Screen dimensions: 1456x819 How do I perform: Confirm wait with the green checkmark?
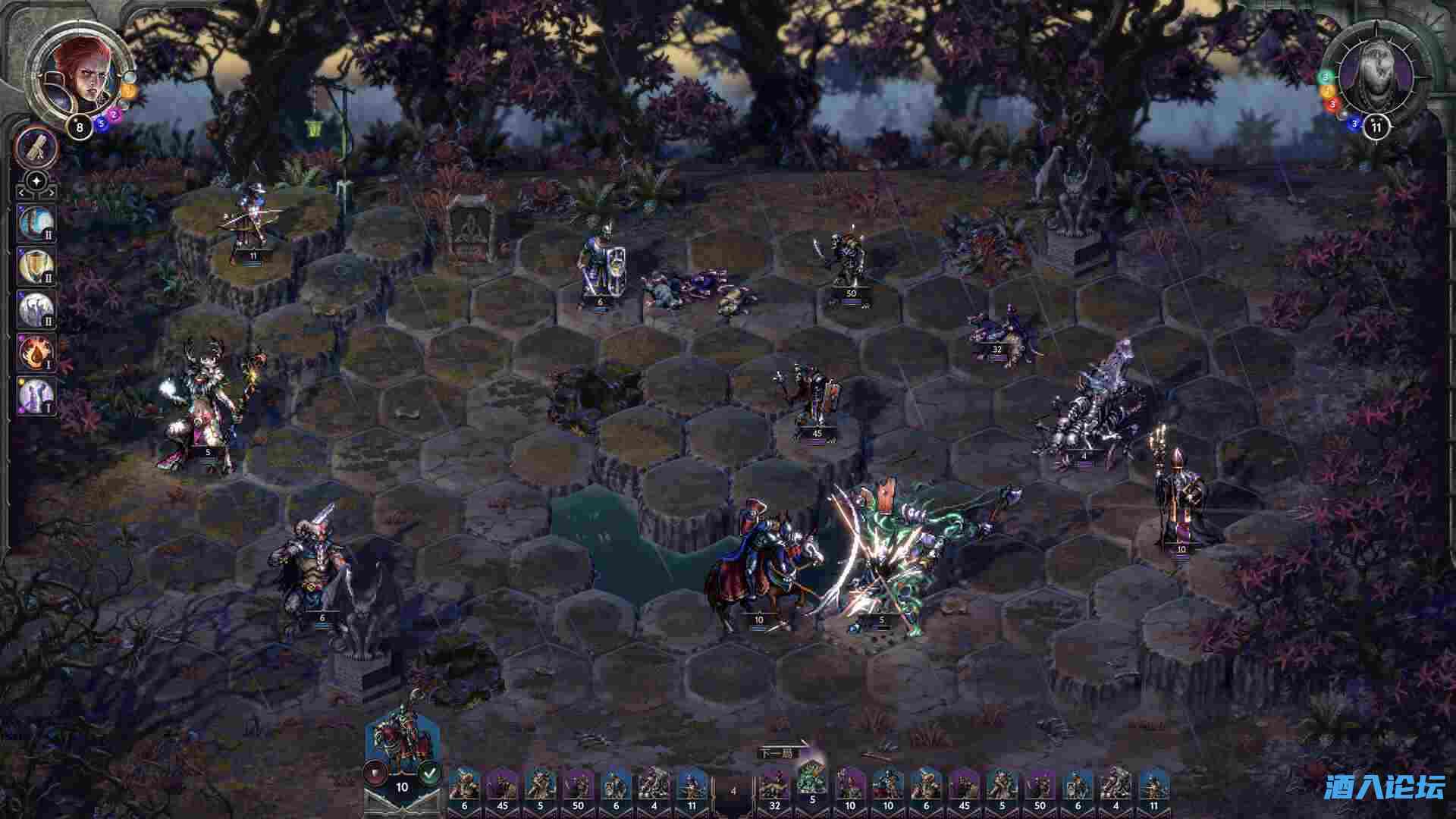coord(429,773)
